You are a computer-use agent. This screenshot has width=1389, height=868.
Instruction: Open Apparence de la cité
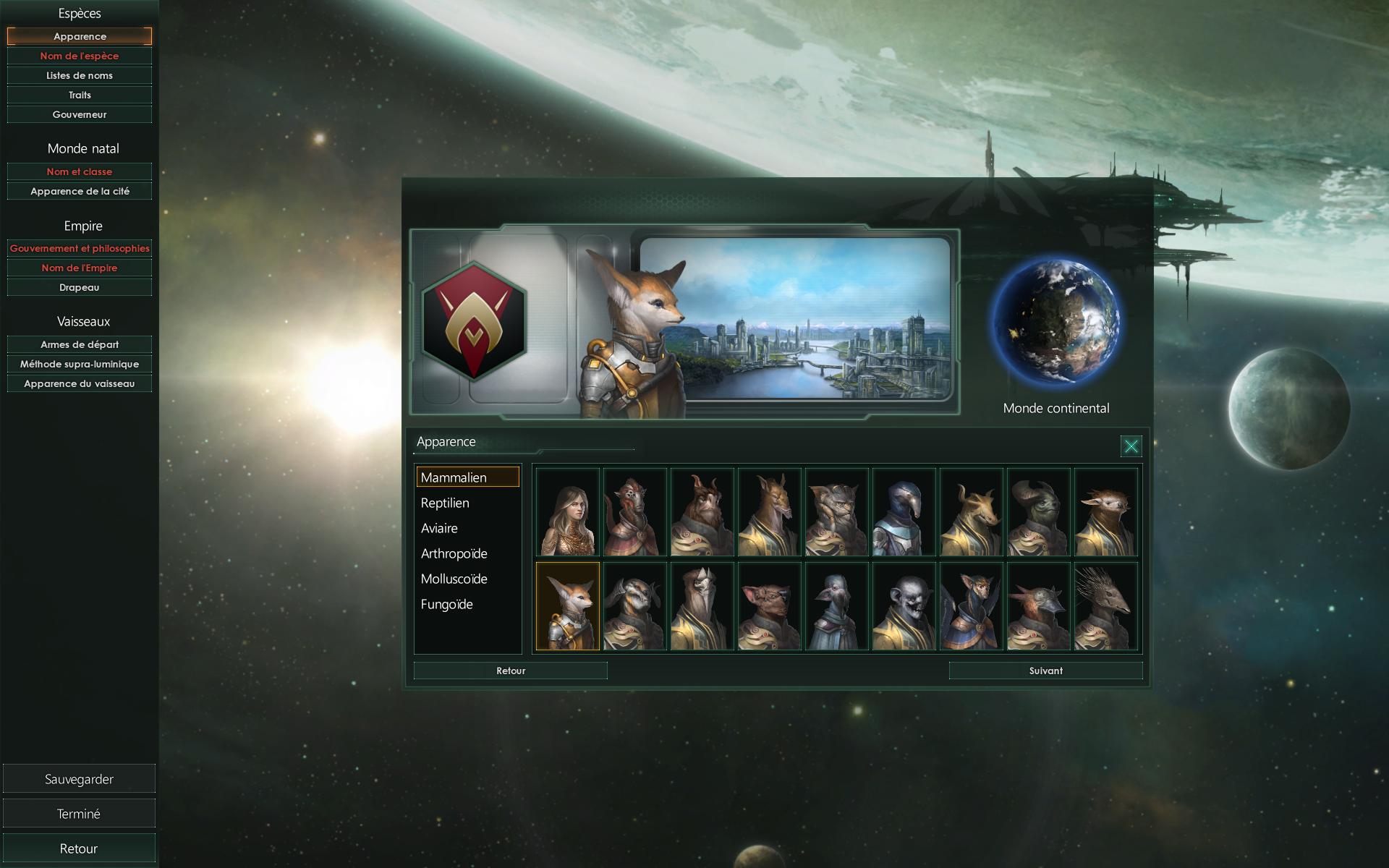[x=80, y=191]
